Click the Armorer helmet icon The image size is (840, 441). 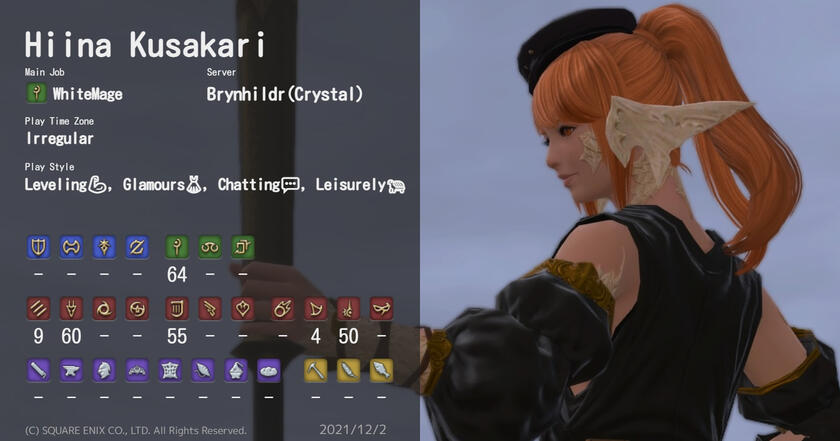pos(104,370)
